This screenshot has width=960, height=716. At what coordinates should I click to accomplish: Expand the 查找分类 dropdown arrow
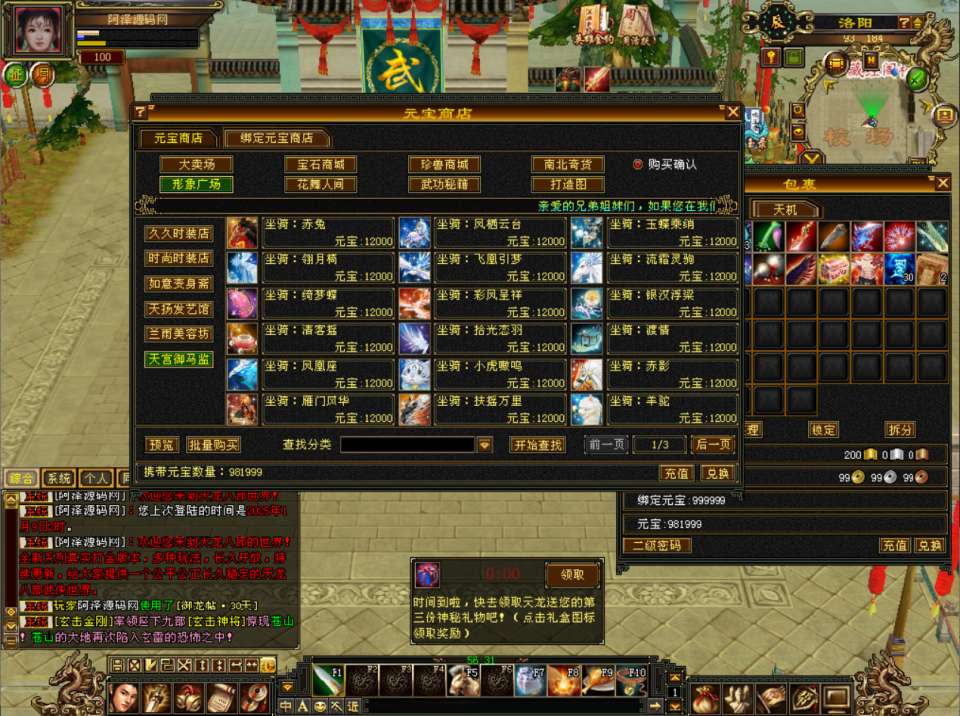coord(485,445)
